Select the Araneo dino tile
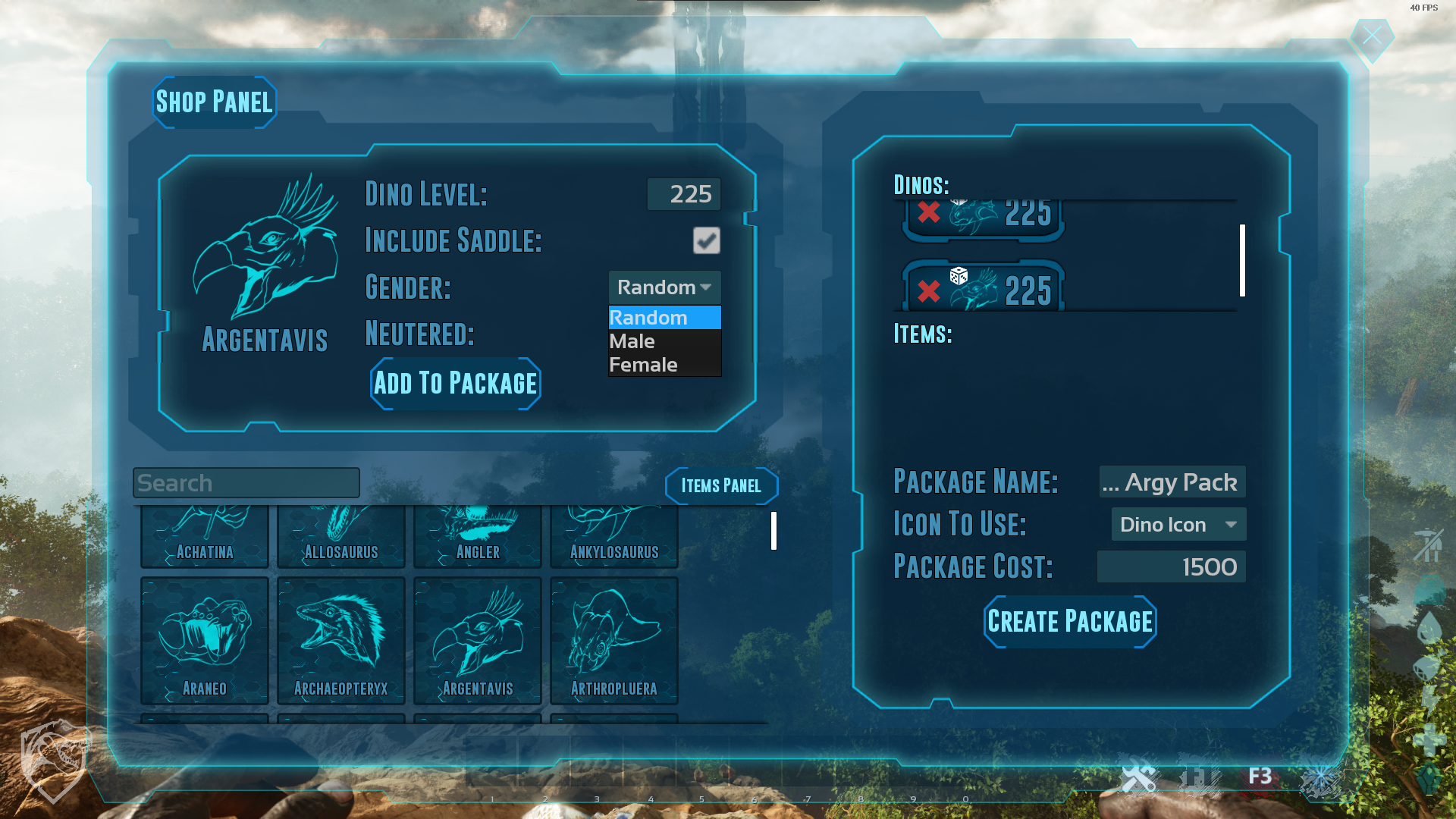This screenshot has height=819, width=1456. [x=205, y=641]
